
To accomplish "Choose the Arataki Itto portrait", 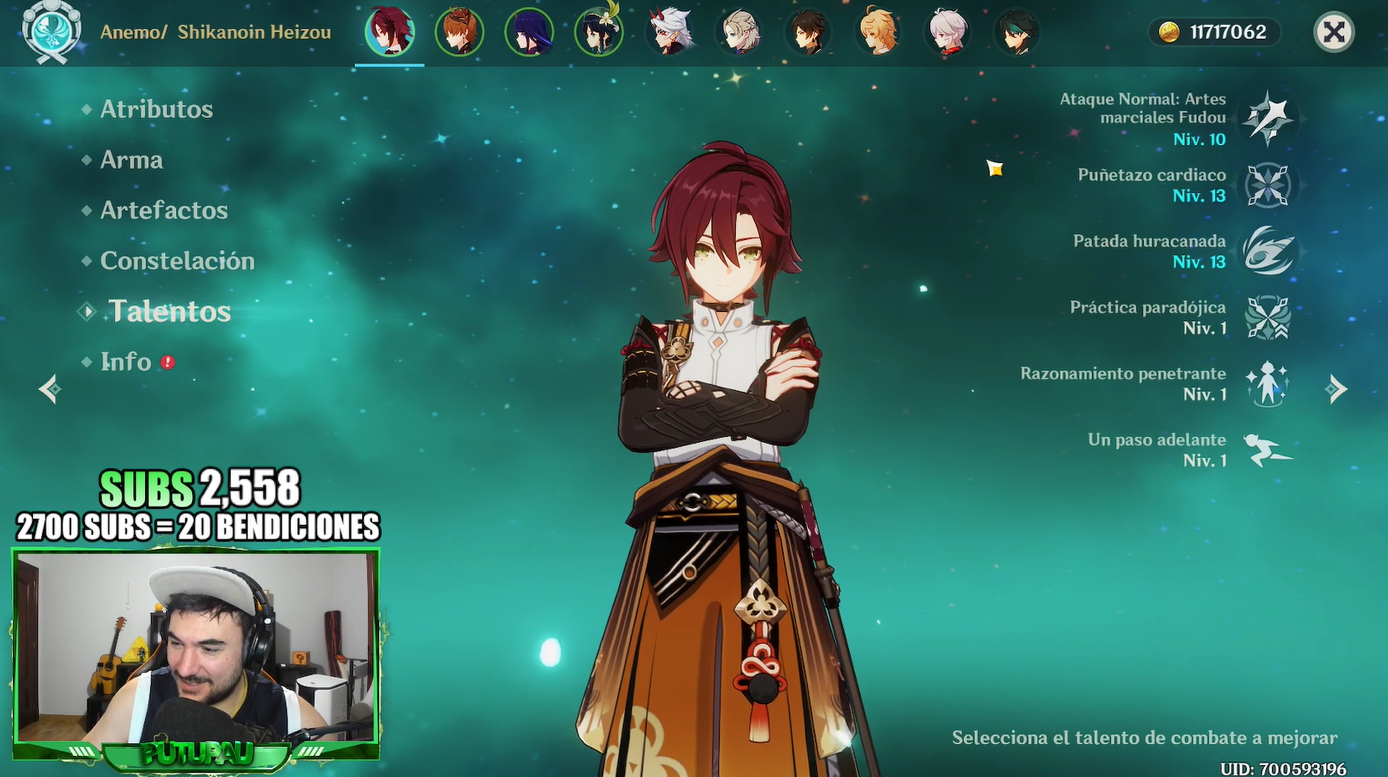I will pos(669,32).
